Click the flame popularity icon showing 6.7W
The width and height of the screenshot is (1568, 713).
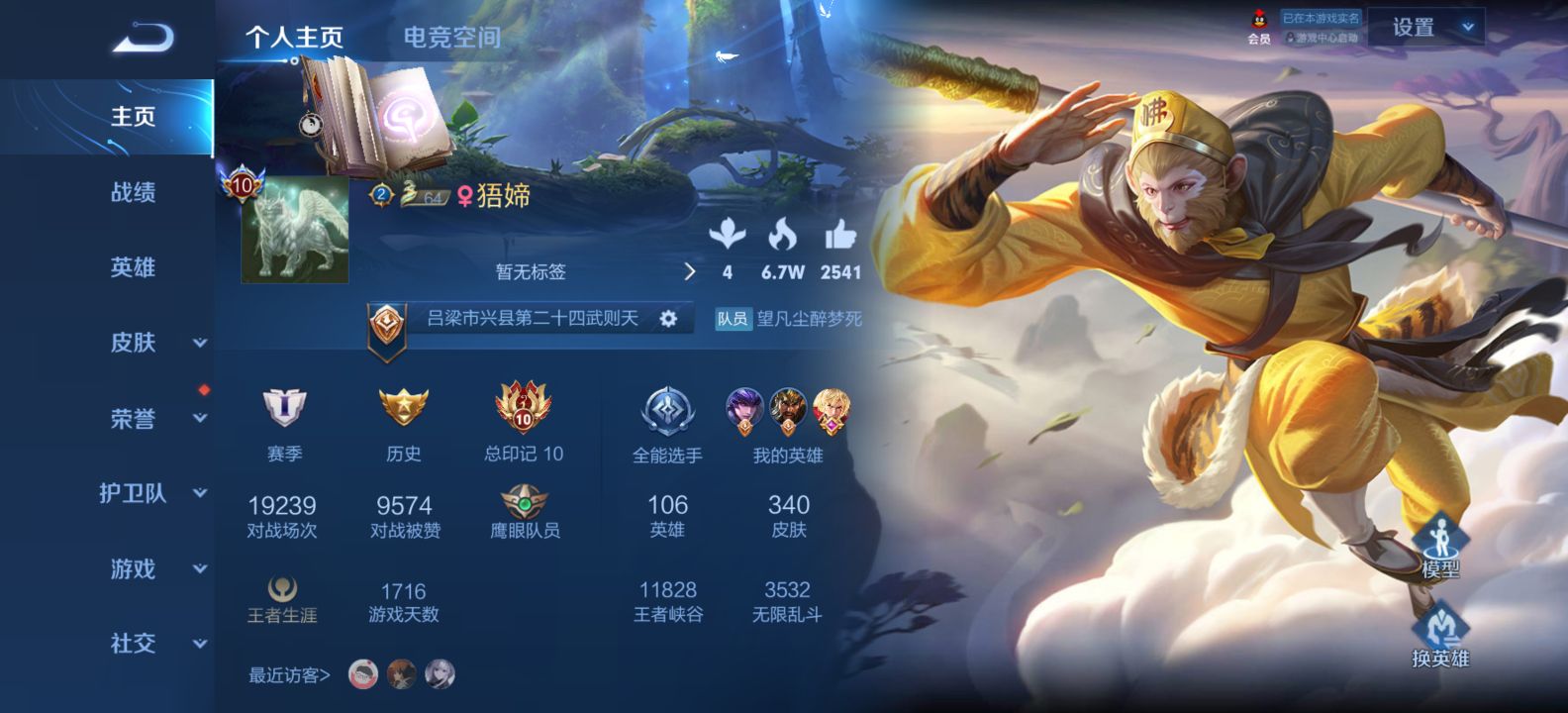pos(781,237)
